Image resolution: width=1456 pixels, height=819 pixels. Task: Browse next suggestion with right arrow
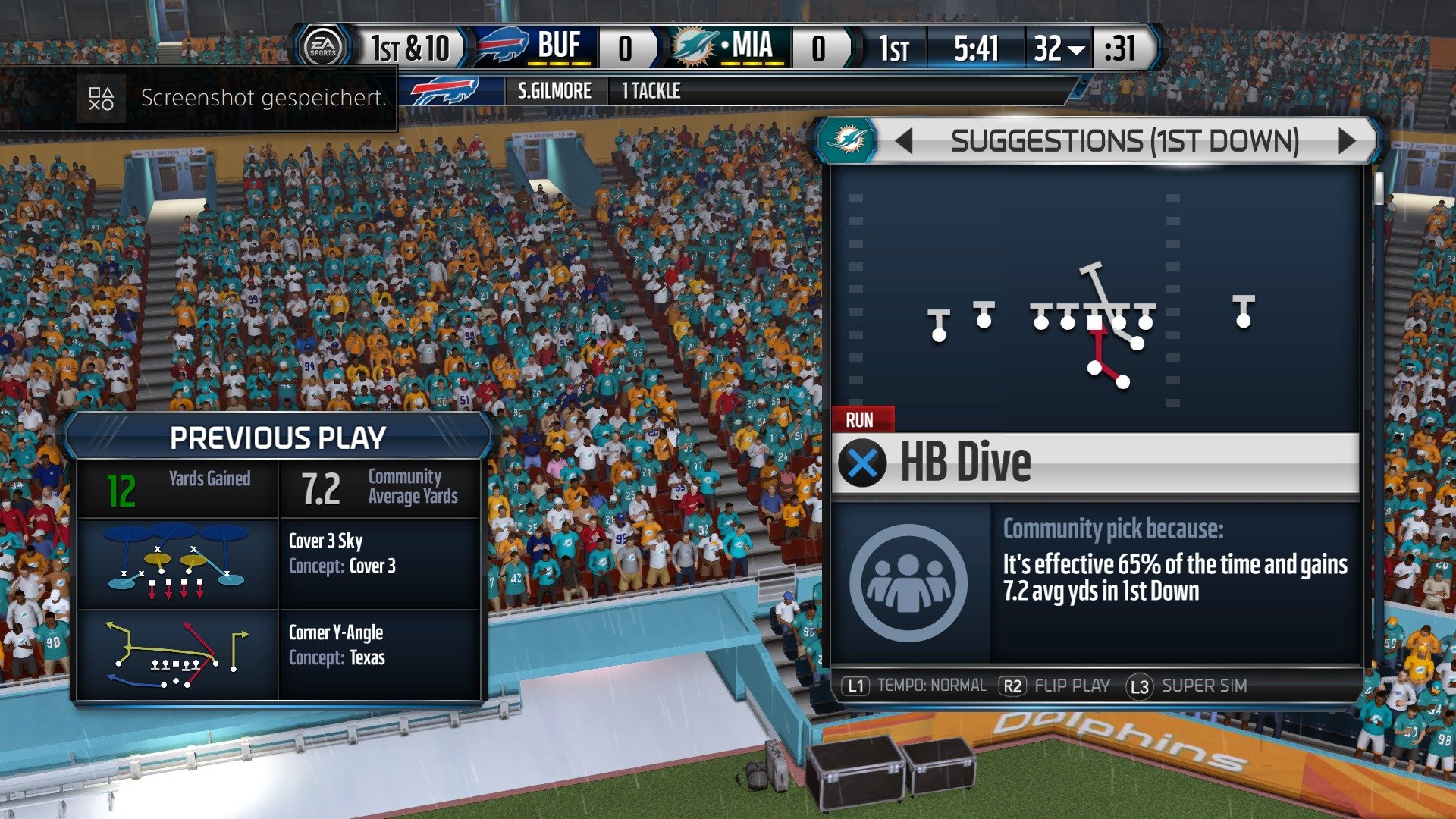[x=1348, y=140]
